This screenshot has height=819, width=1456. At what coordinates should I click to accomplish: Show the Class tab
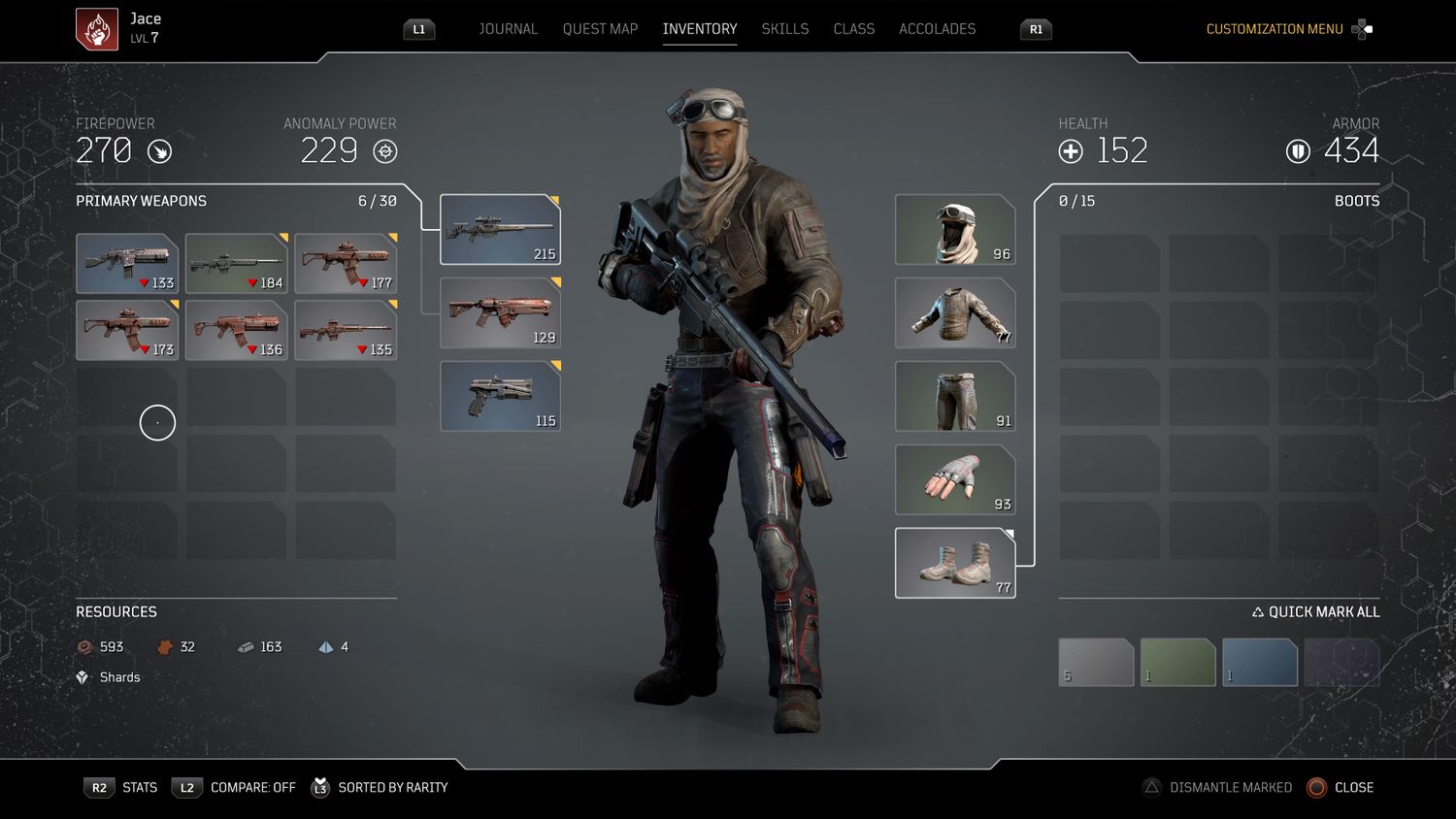click(853, 29)
